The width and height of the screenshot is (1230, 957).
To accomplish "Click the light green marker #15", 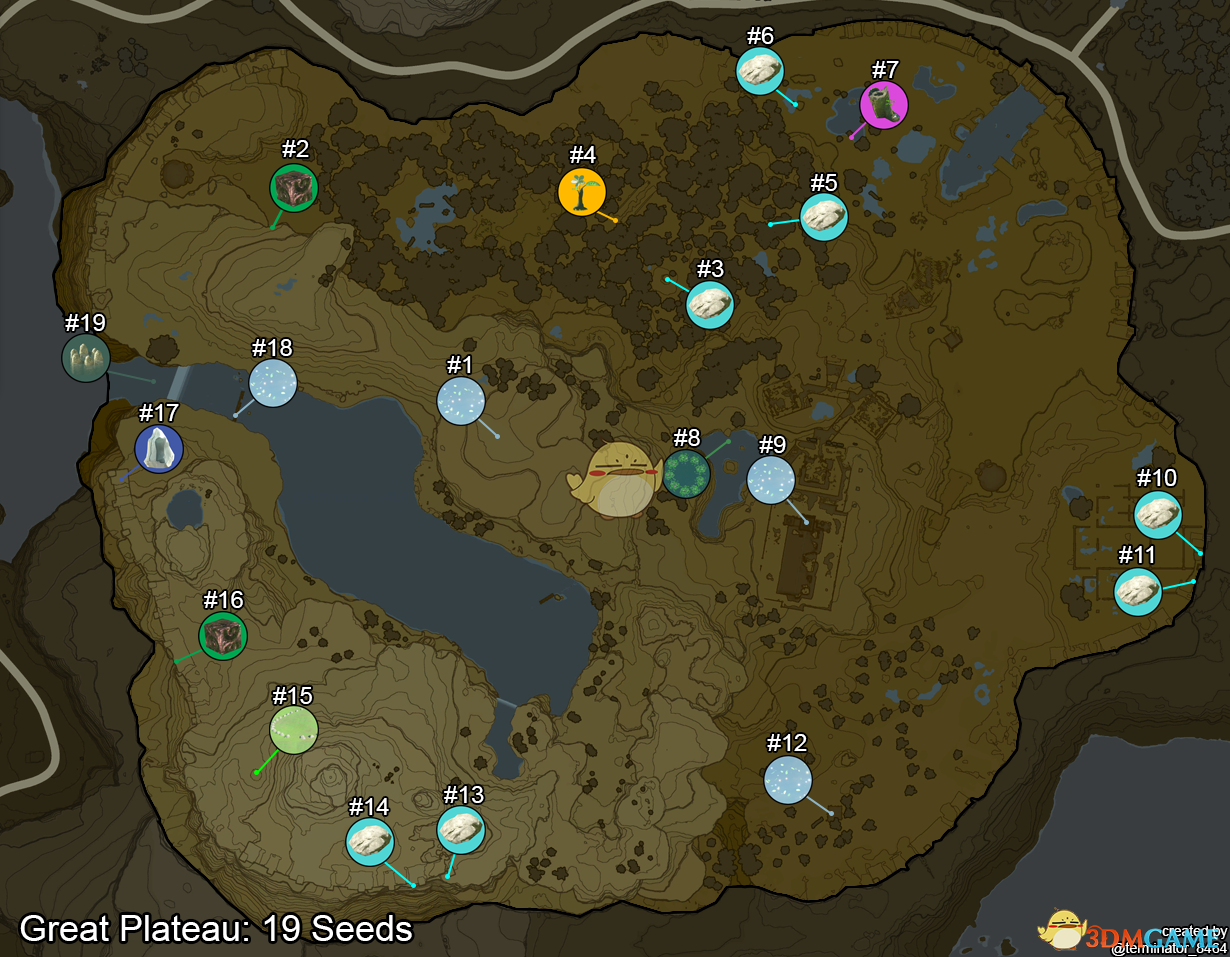I will (x=294, y=730).
